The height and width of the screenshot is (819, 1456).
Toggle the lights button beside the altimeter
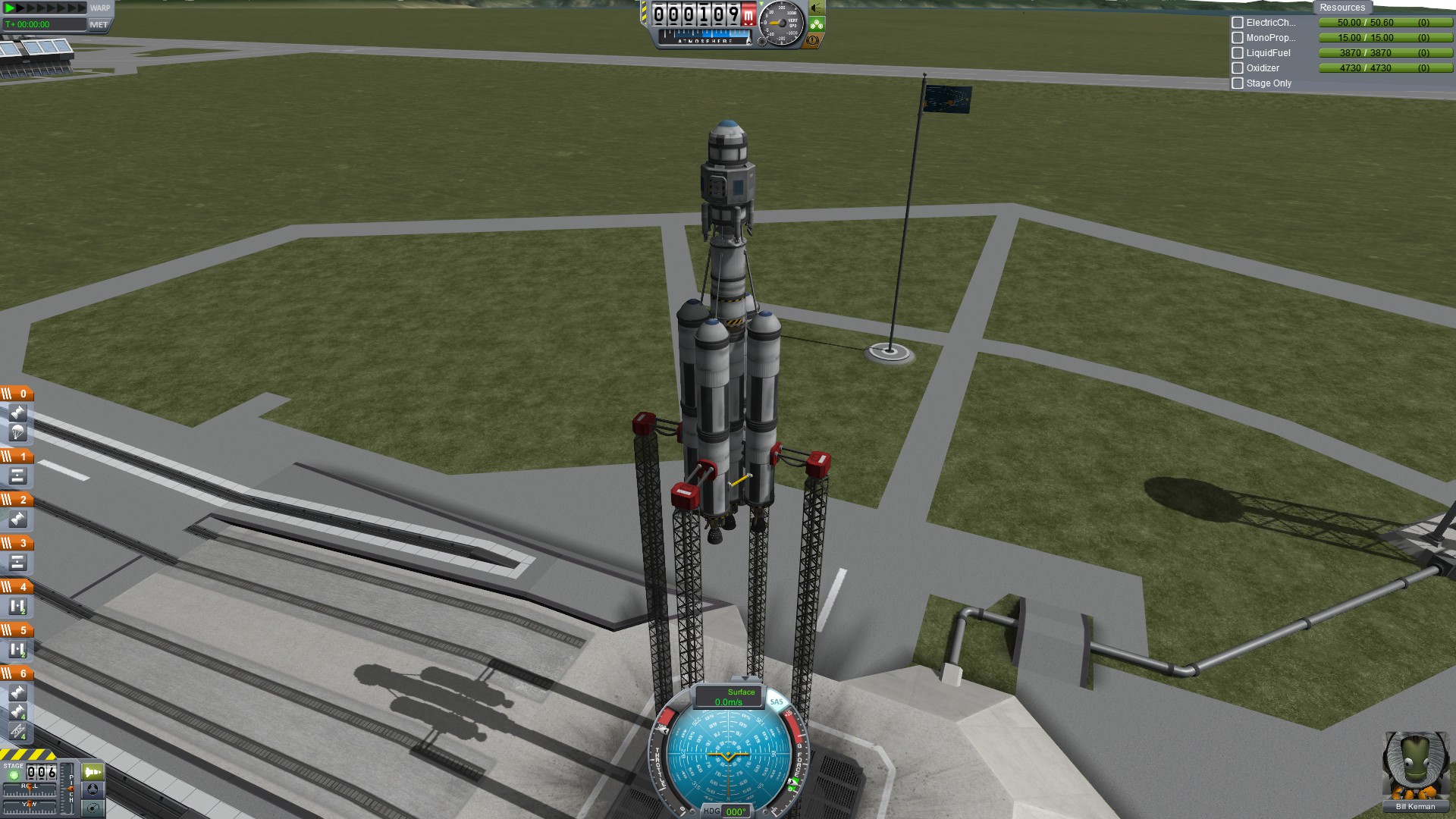click(817, 8)
